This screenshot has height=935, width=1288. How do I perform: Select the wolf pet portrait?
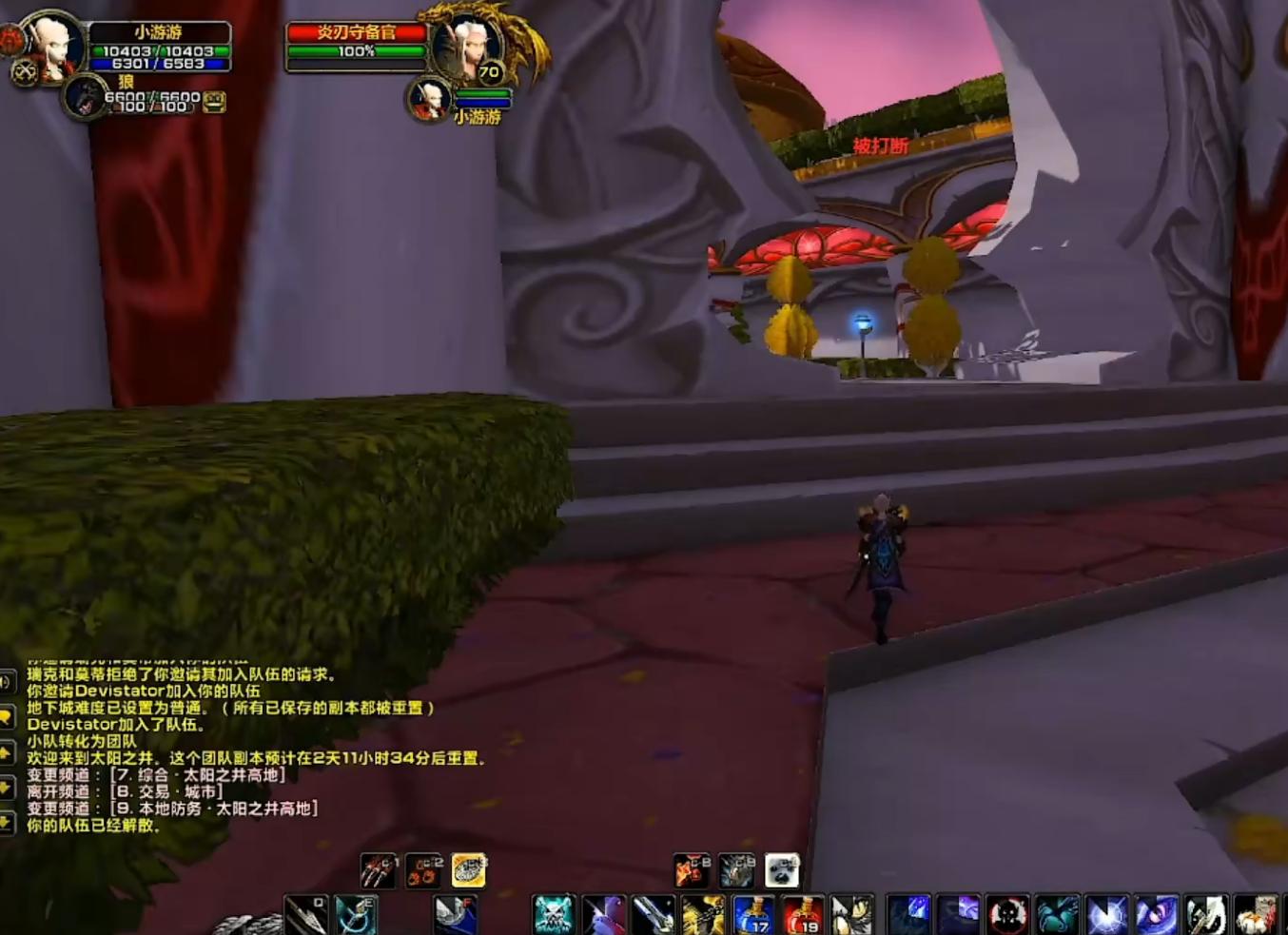(x=85, y=96)
